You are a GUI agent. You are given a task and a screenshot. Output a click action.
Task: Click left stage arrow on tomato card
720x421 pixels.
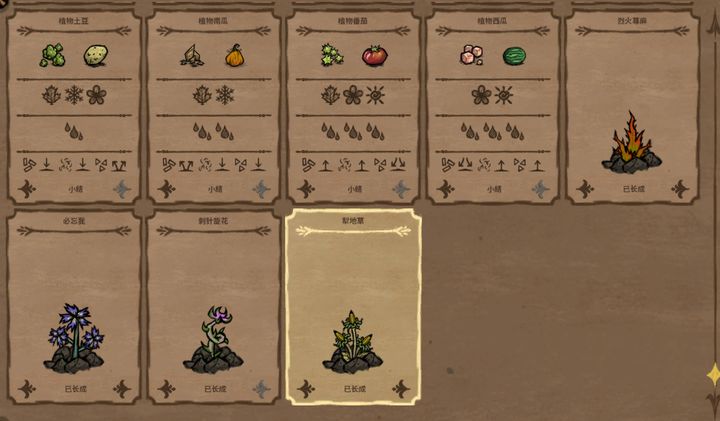[x=307, y=188]
